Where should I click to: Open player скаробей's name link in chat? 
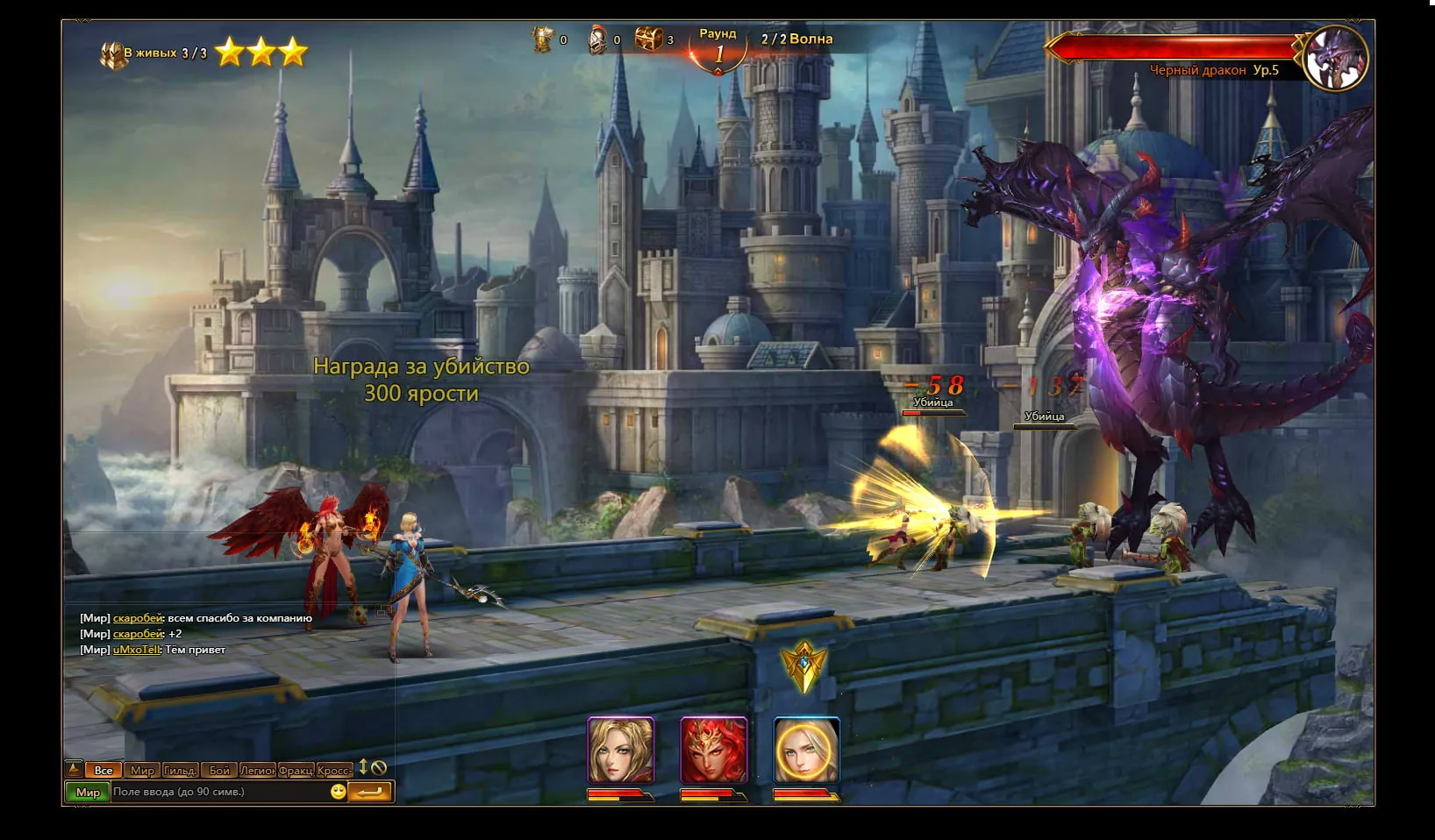[138, 618]
